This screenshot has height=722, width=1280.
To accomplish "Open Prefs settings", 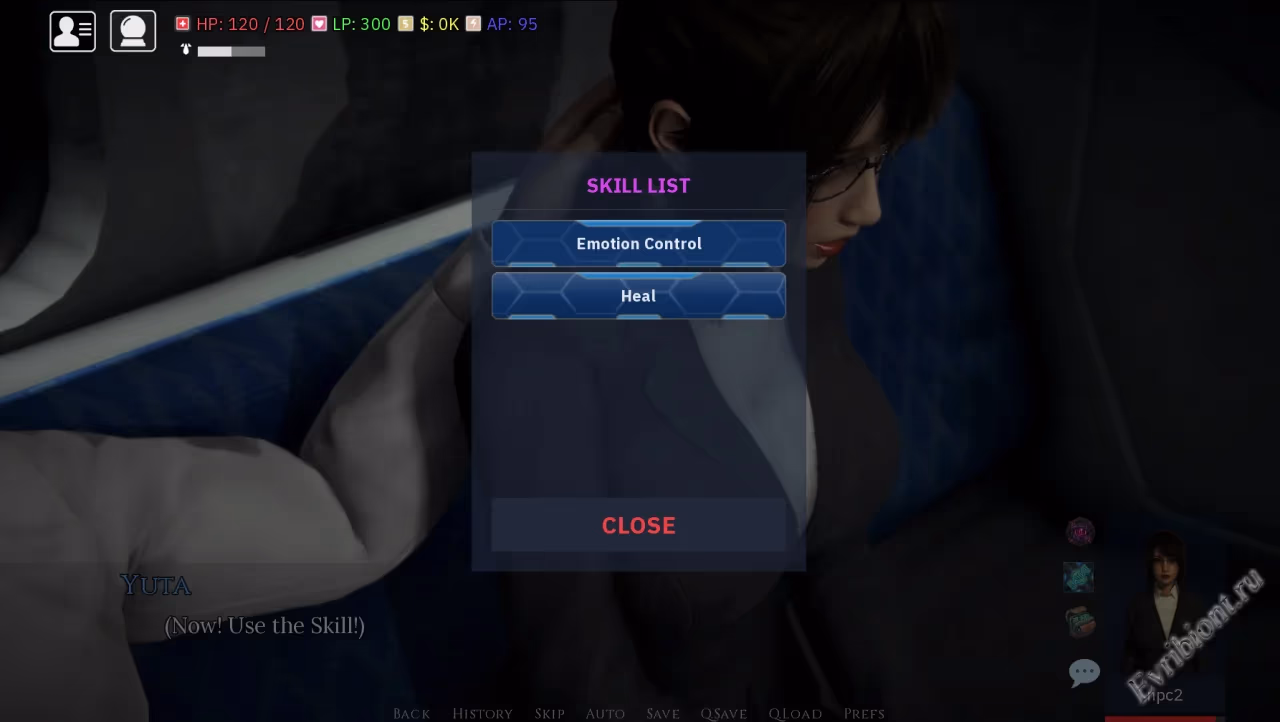I will (x=864, y=713).
